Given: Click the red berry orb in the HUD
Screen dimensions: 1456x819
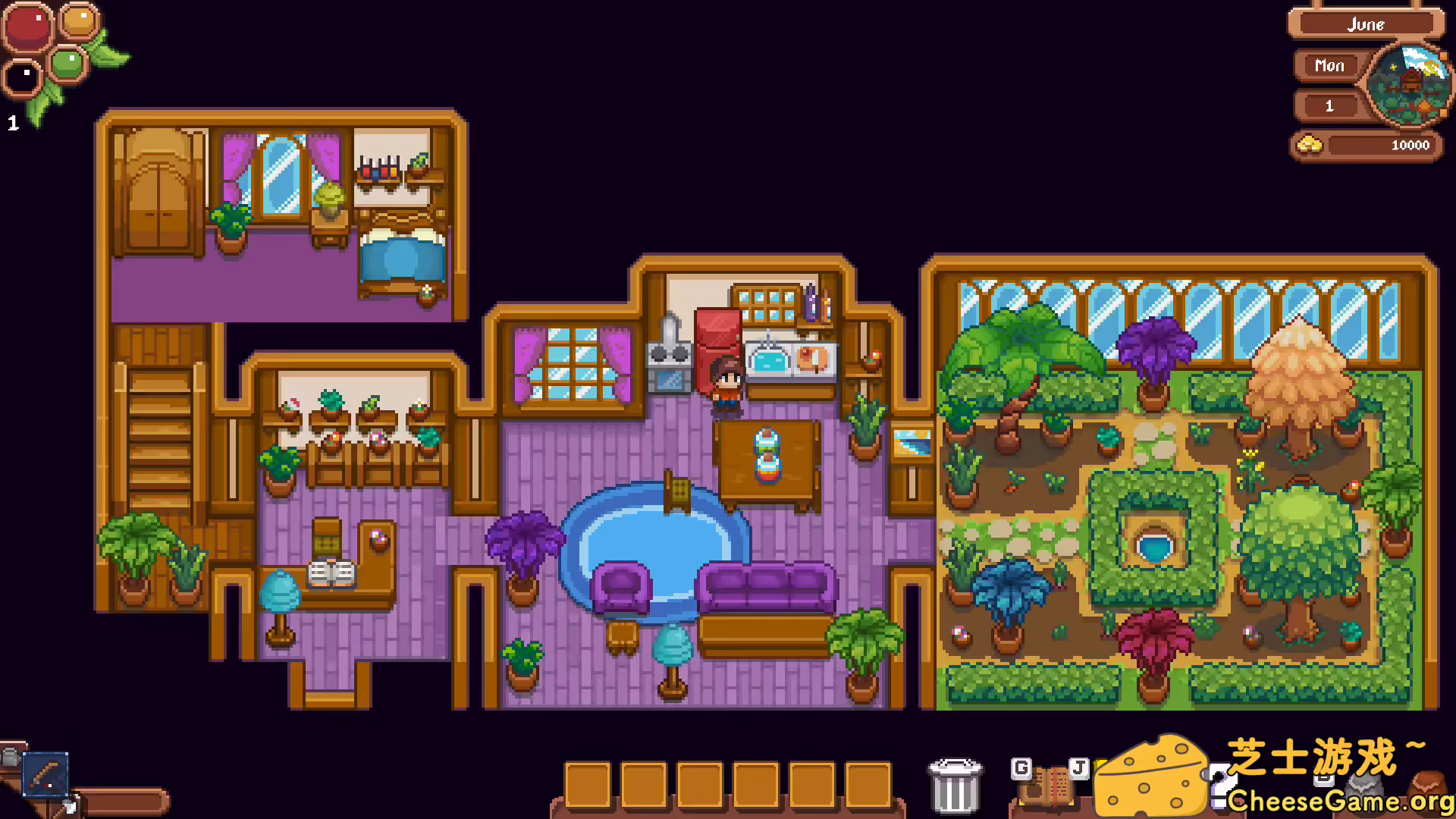Looking at the screenshot, I should tap(27, 27).
